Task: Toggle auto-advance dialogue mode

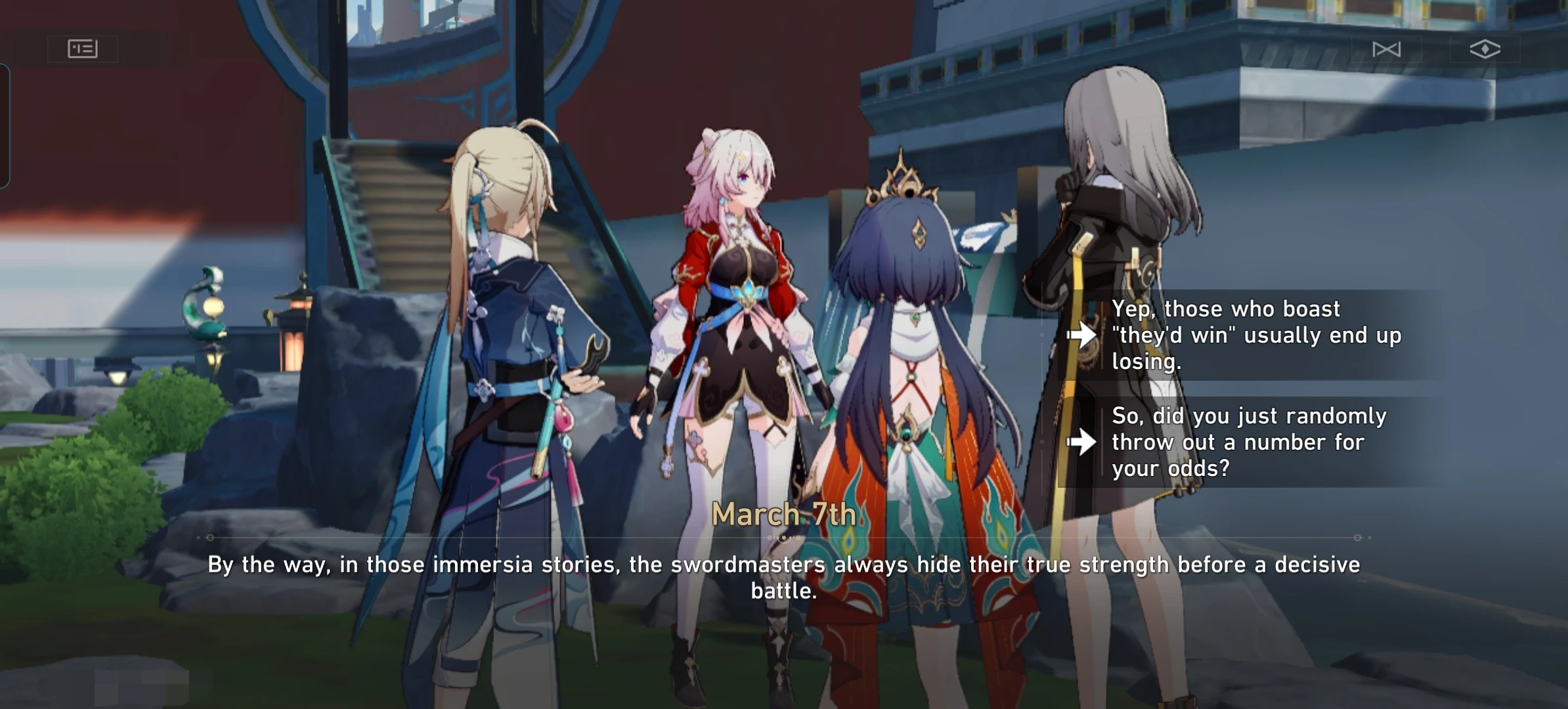Action: (1387, 48)
